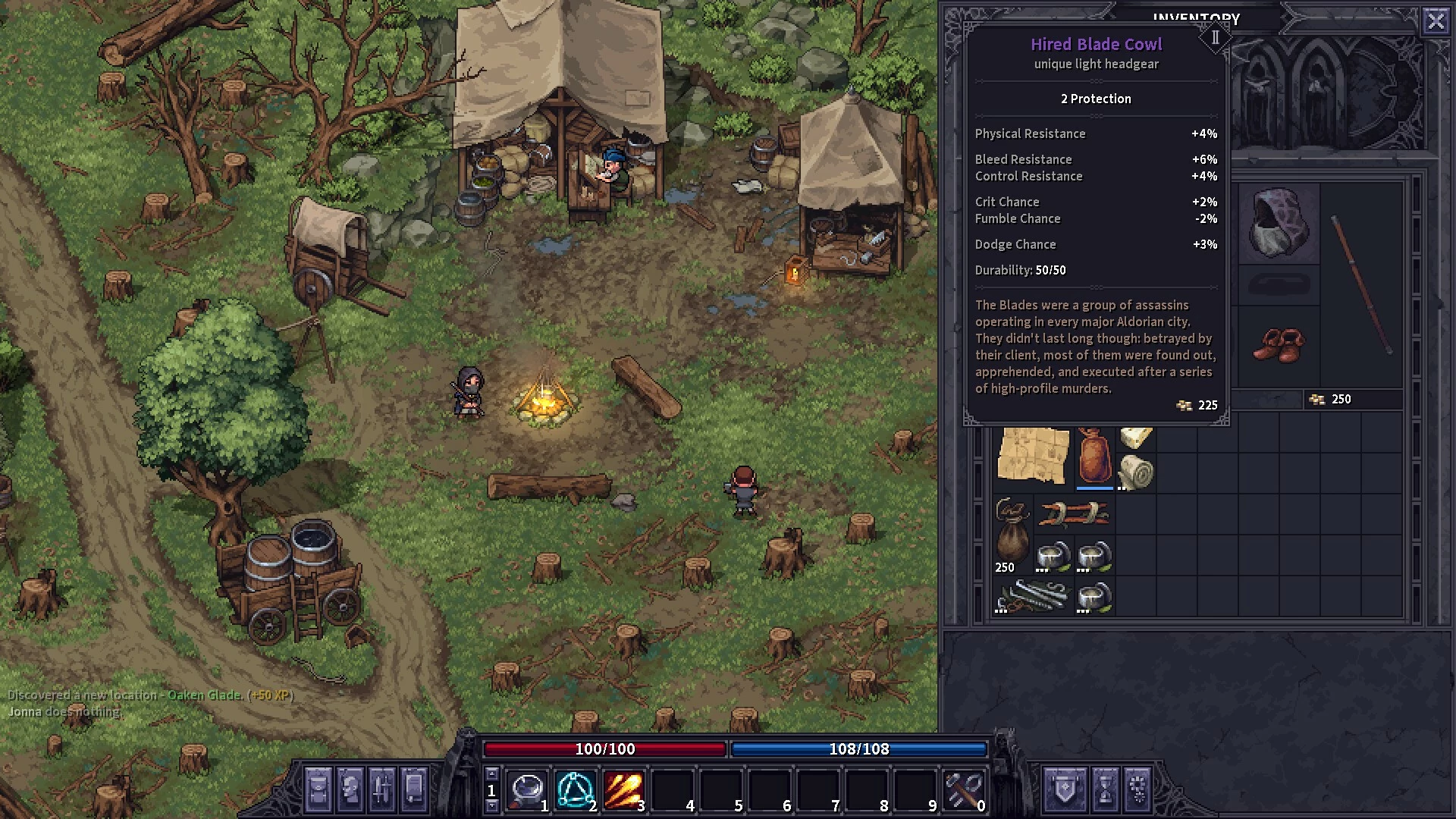Screen dimensions: 1456x819
Task: Select the cheese wedge item
Action: pos(1136,438)
